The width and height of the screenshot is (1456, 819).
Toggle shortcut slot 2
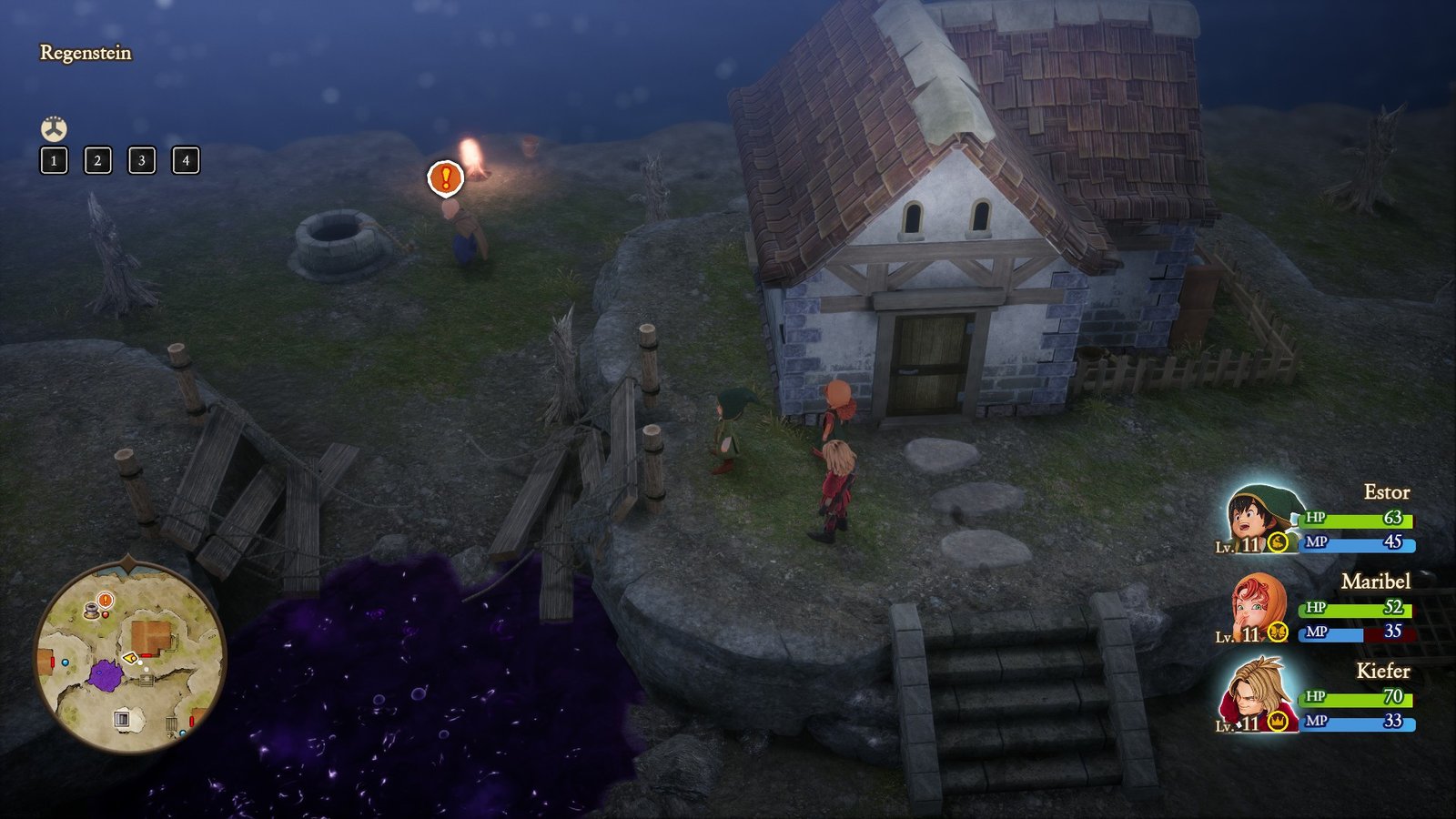pos(97,162)
